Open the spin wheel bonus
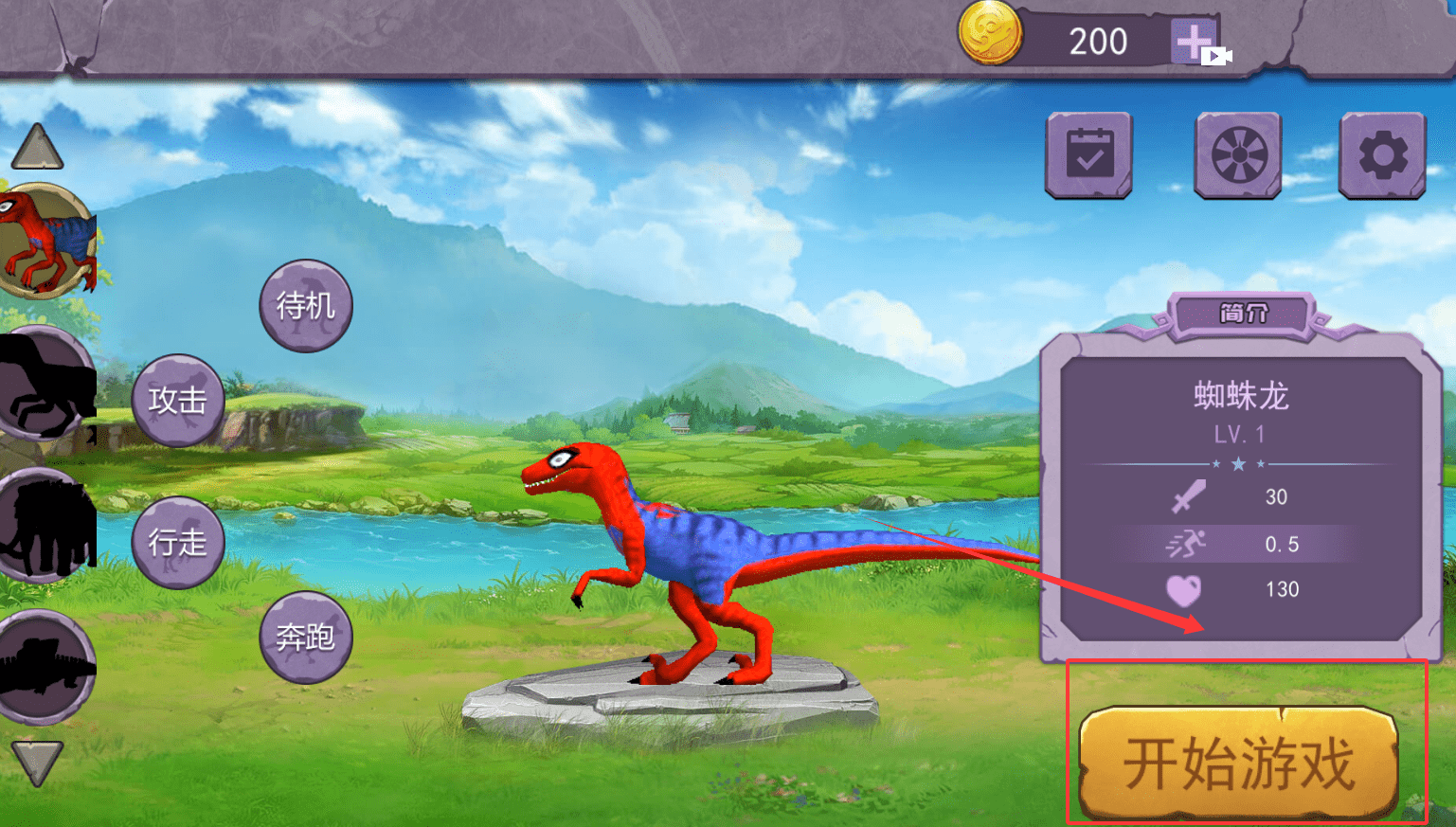The width and height of the screenshot is (1456, 827). (x=1238, y=155)
